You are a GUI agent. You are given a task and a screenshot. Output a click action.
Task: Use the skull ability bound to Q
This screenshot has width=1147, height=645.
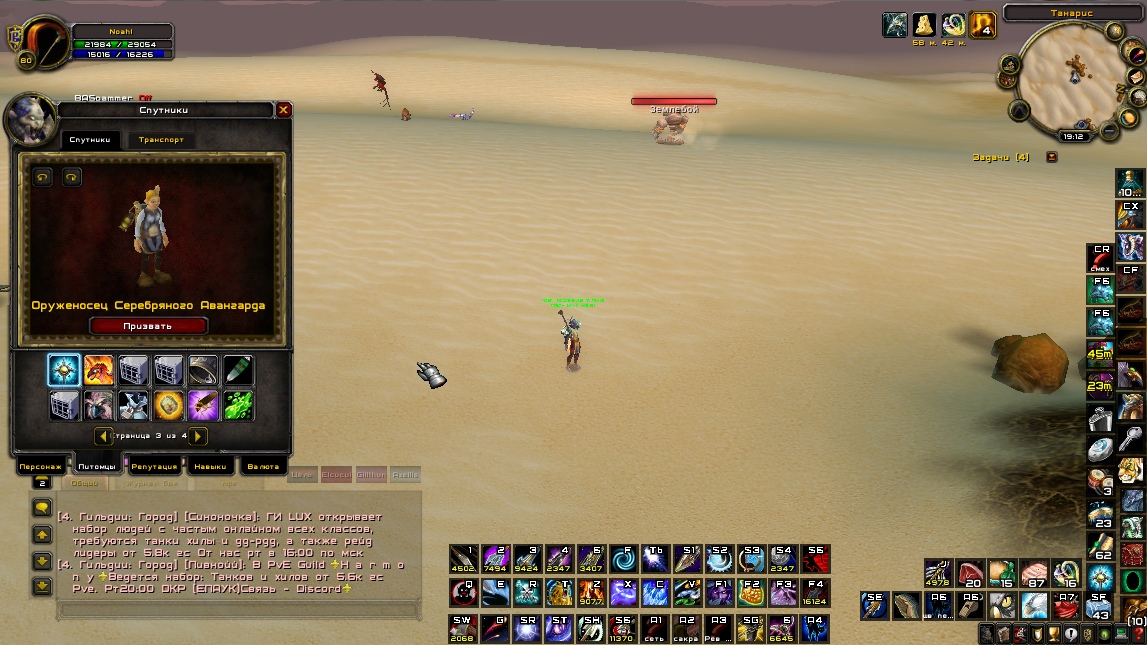pyautogui.click(x=463, y=593)
